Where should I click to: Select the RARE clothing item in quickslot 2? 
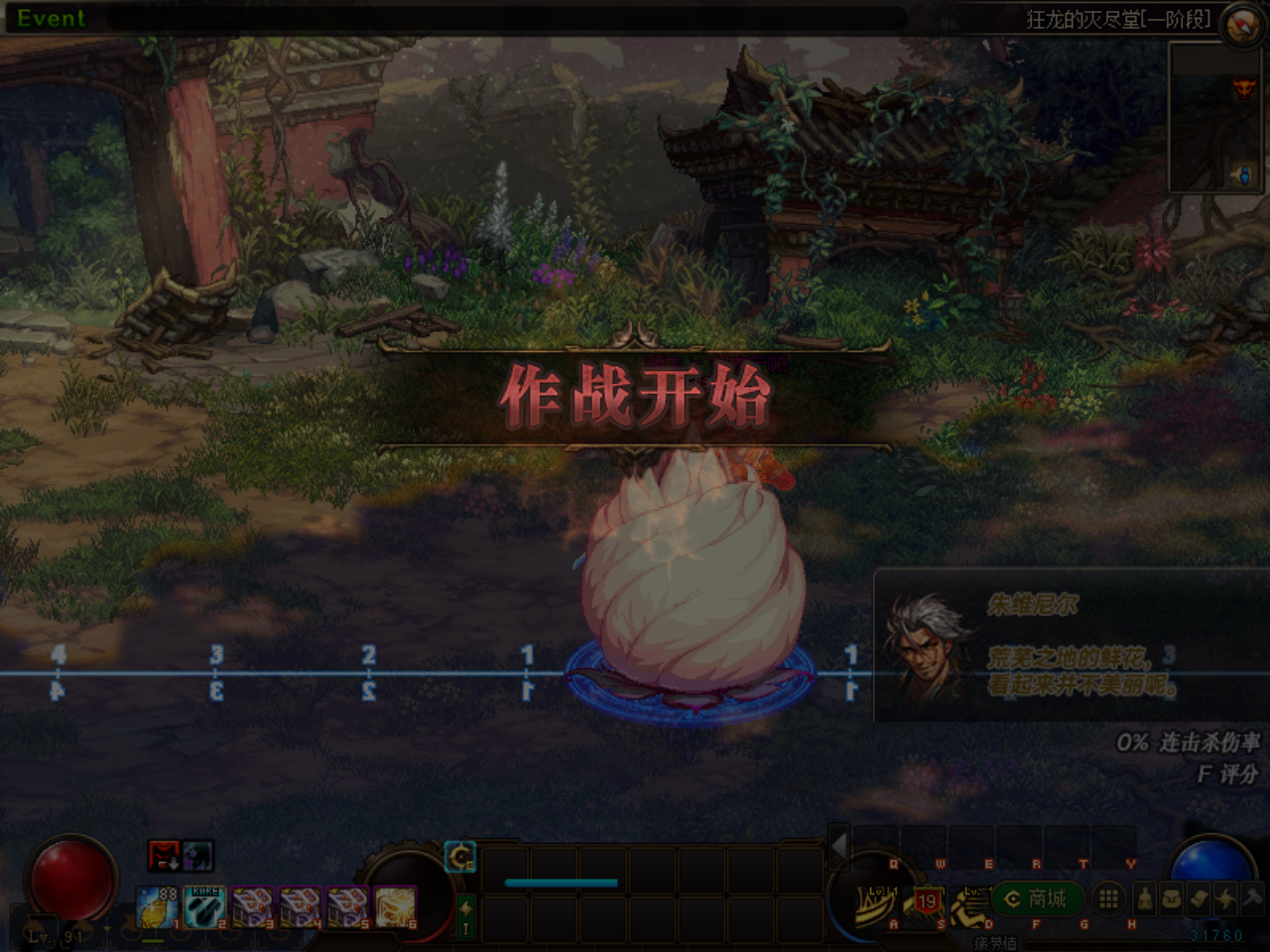tap(203, 907)
